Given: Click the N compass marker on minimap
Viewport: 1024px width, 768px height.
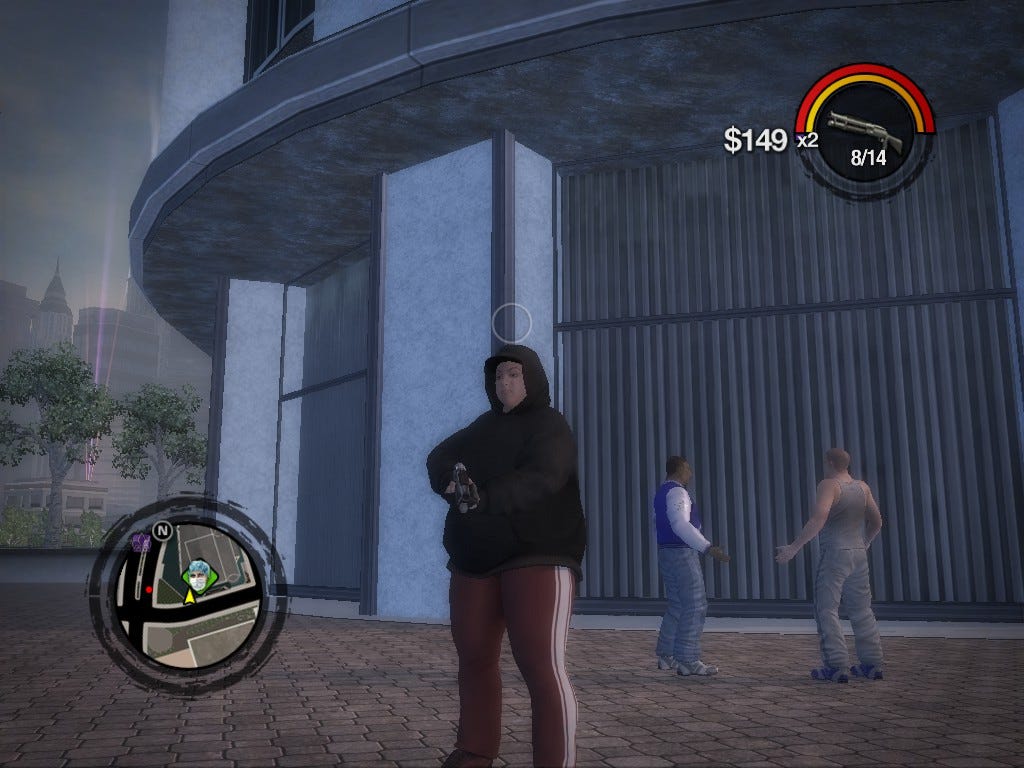Looking at the screenshot, I should [162, 531].
